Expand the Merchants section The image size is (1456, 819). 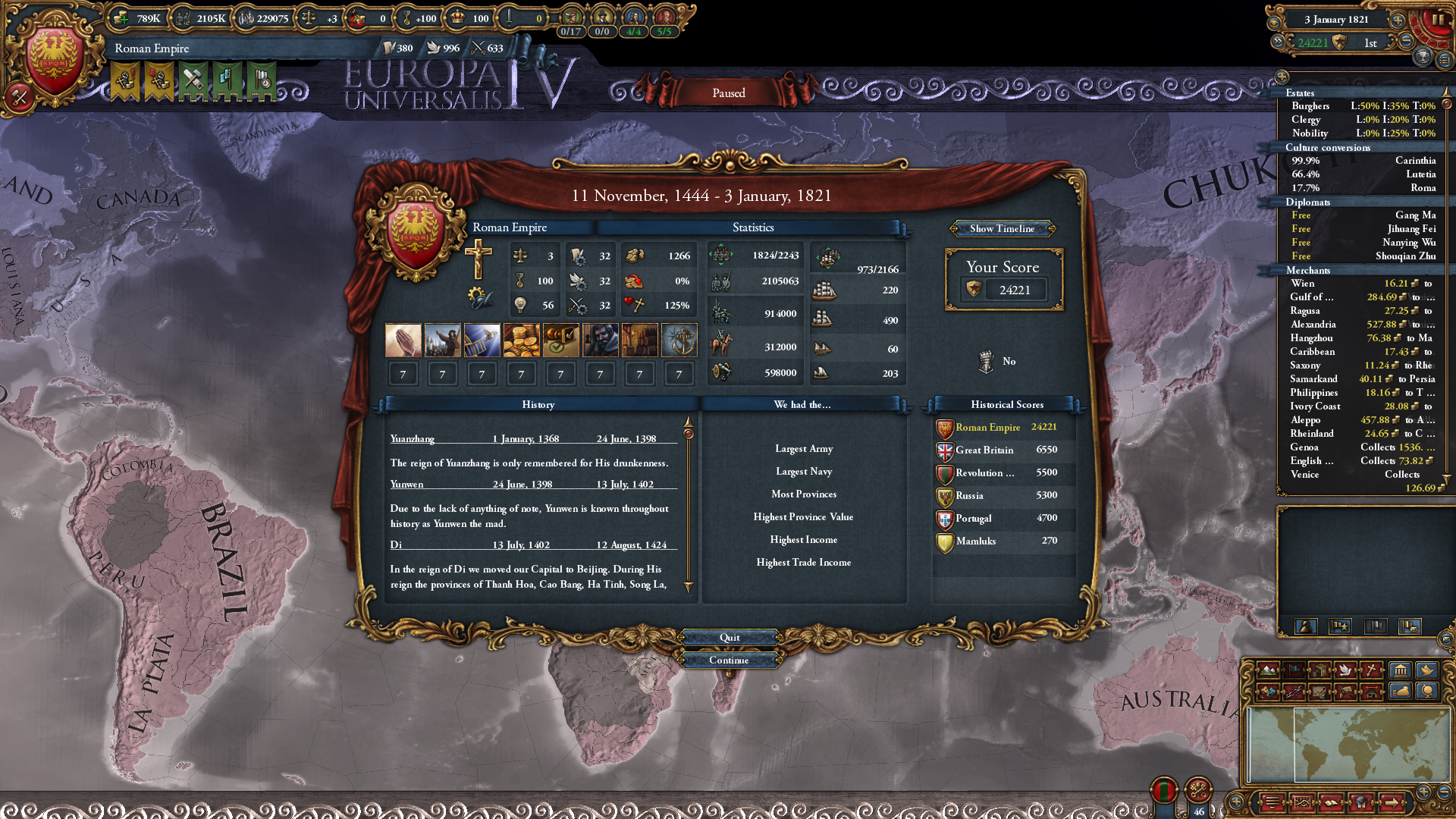coord(1309,271)
